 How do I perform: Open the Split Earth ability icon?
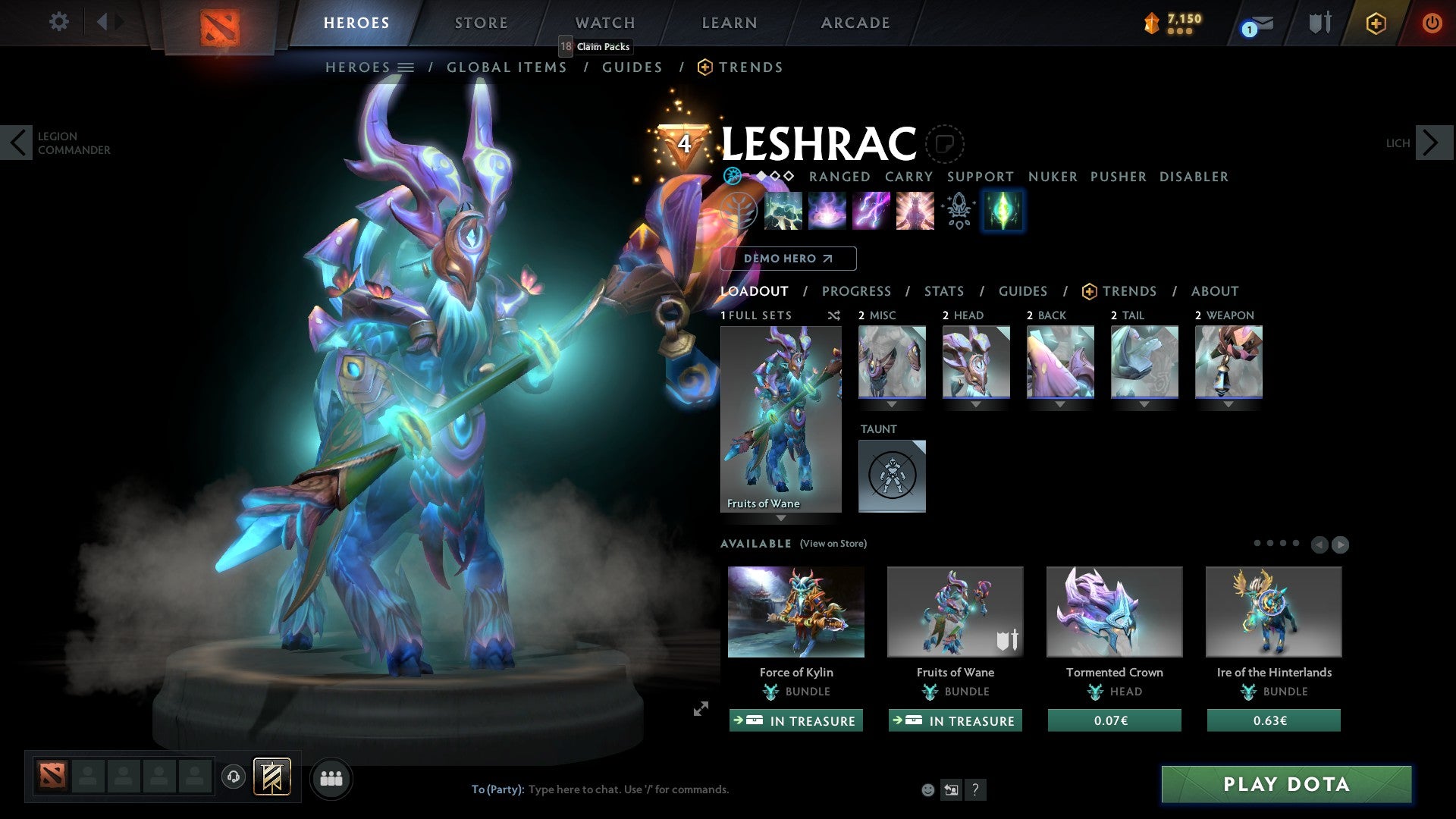[x=783, y=211]
